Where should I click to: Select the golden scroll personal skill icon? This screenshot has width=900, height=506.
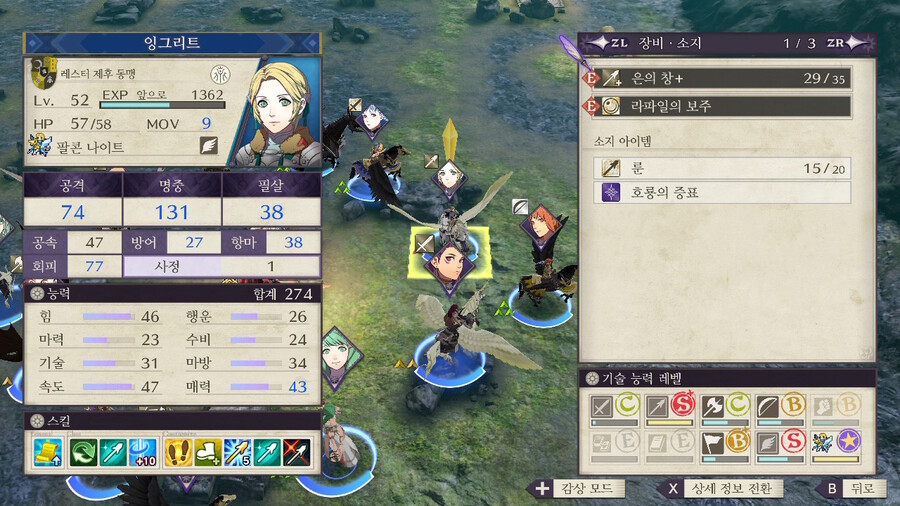(46, 451)
